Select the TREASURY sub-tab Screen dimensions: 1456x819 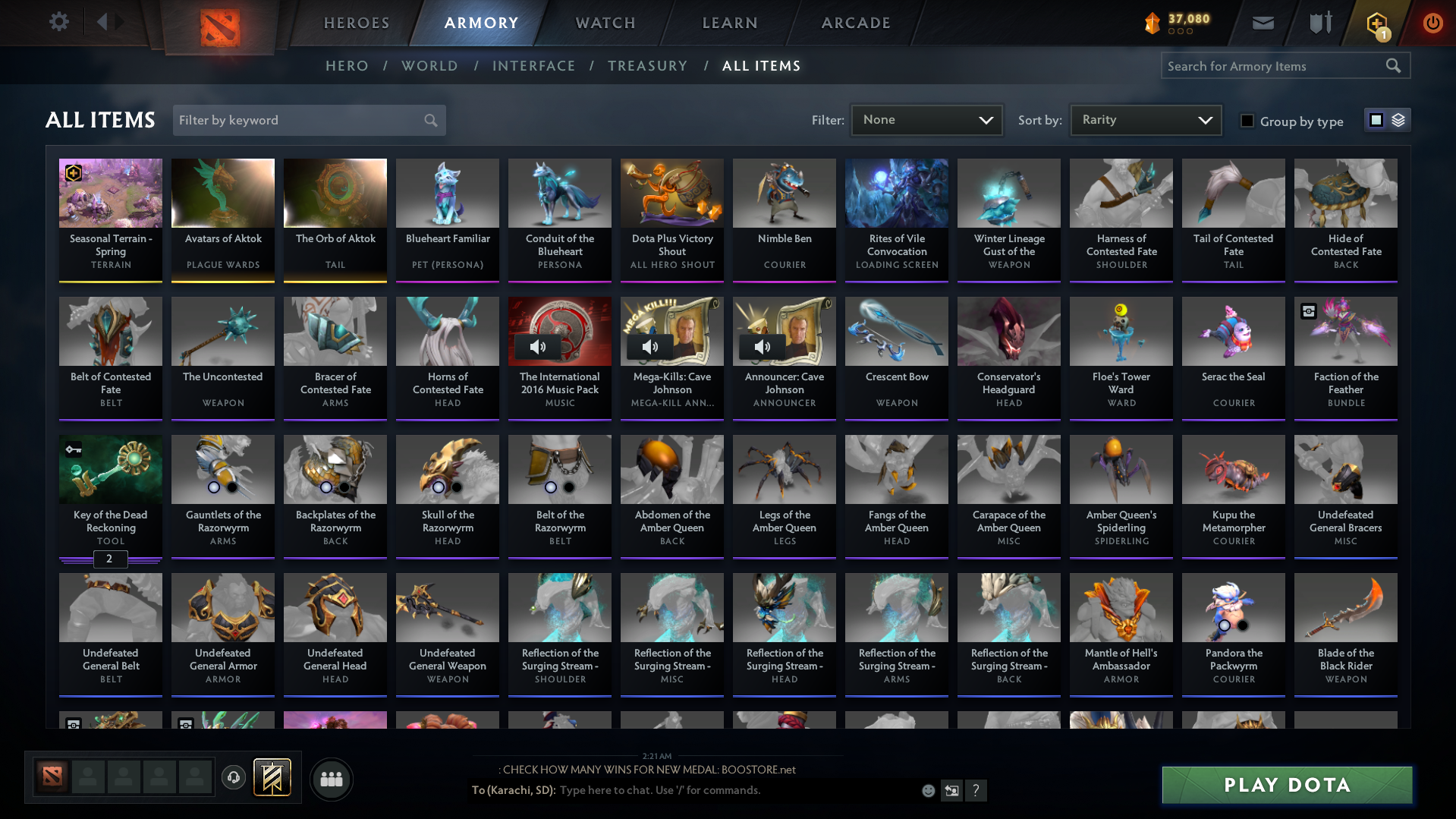(x=647, y=66)
